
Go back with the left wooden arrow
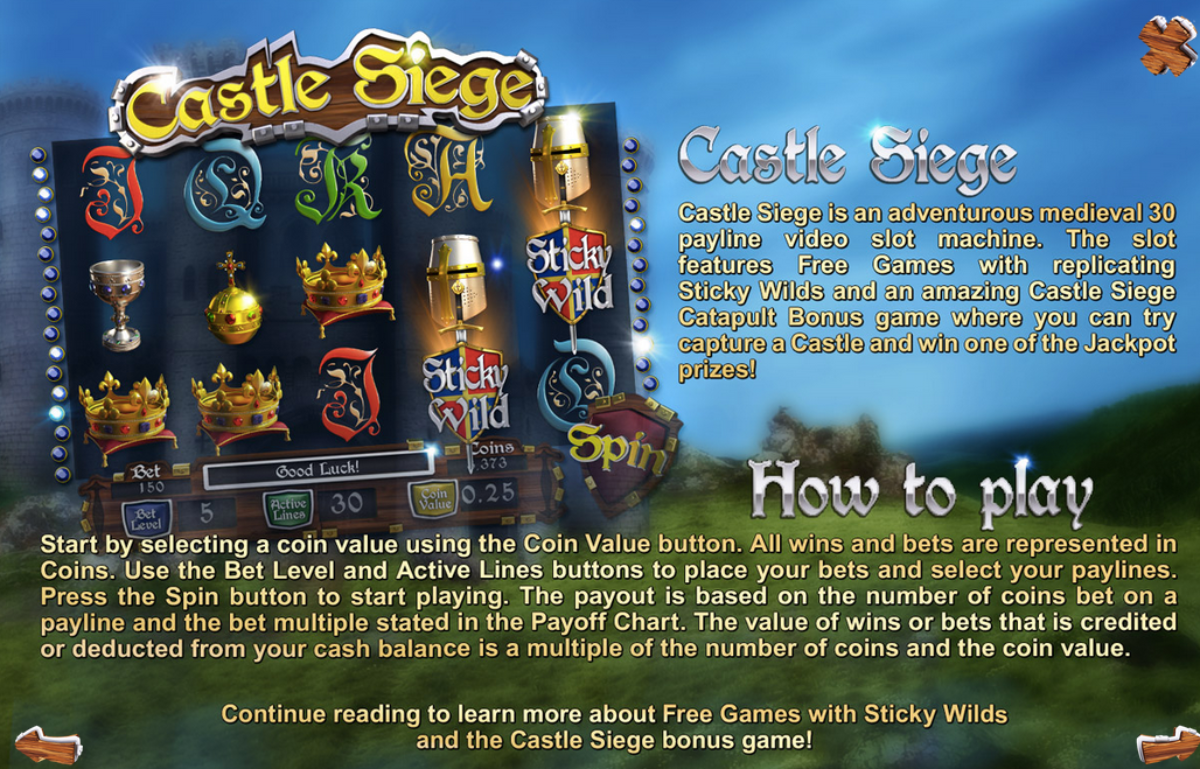(48, 745)
